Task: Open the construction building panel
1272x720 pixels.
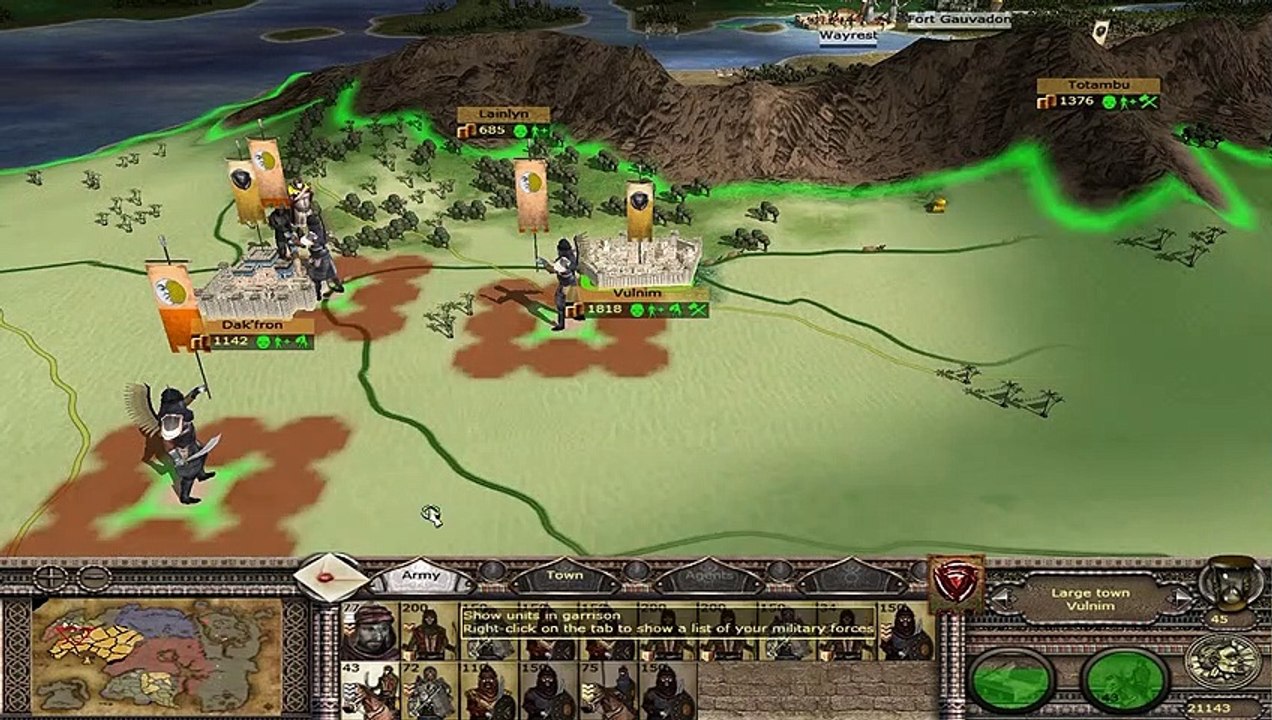Action: pyautogui.click(x=1013, y=681)
